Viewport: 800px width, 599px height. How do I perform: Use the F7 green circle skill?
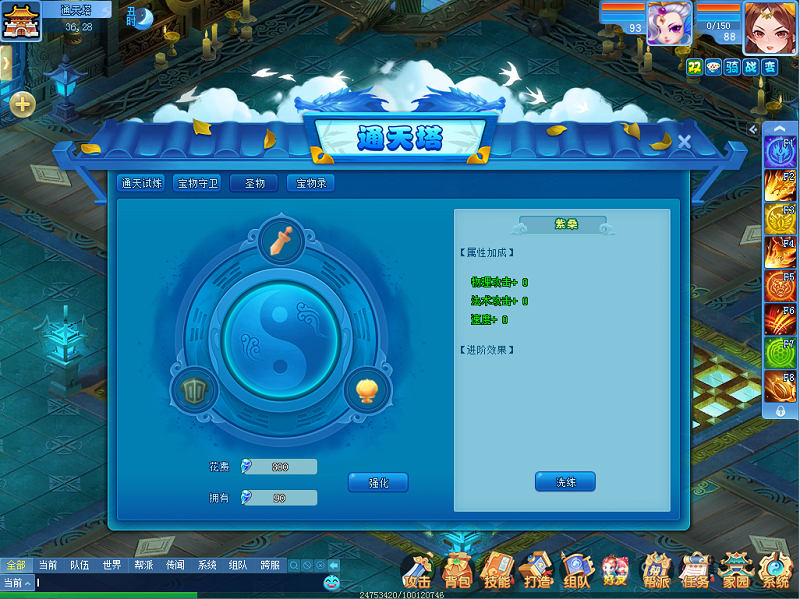tap(779, 353)
